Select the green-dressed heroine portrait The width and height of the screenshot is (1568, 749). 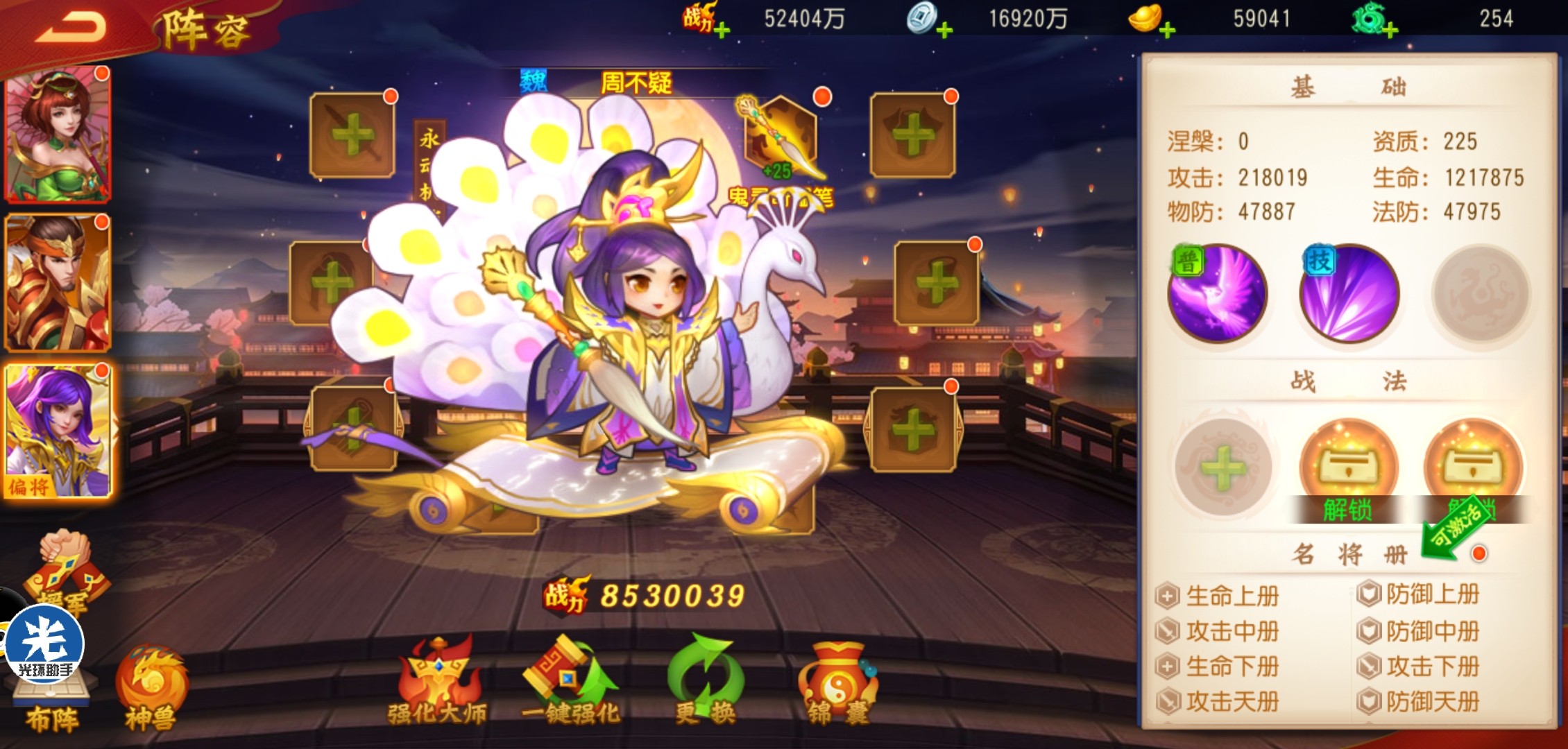[58, 135]
